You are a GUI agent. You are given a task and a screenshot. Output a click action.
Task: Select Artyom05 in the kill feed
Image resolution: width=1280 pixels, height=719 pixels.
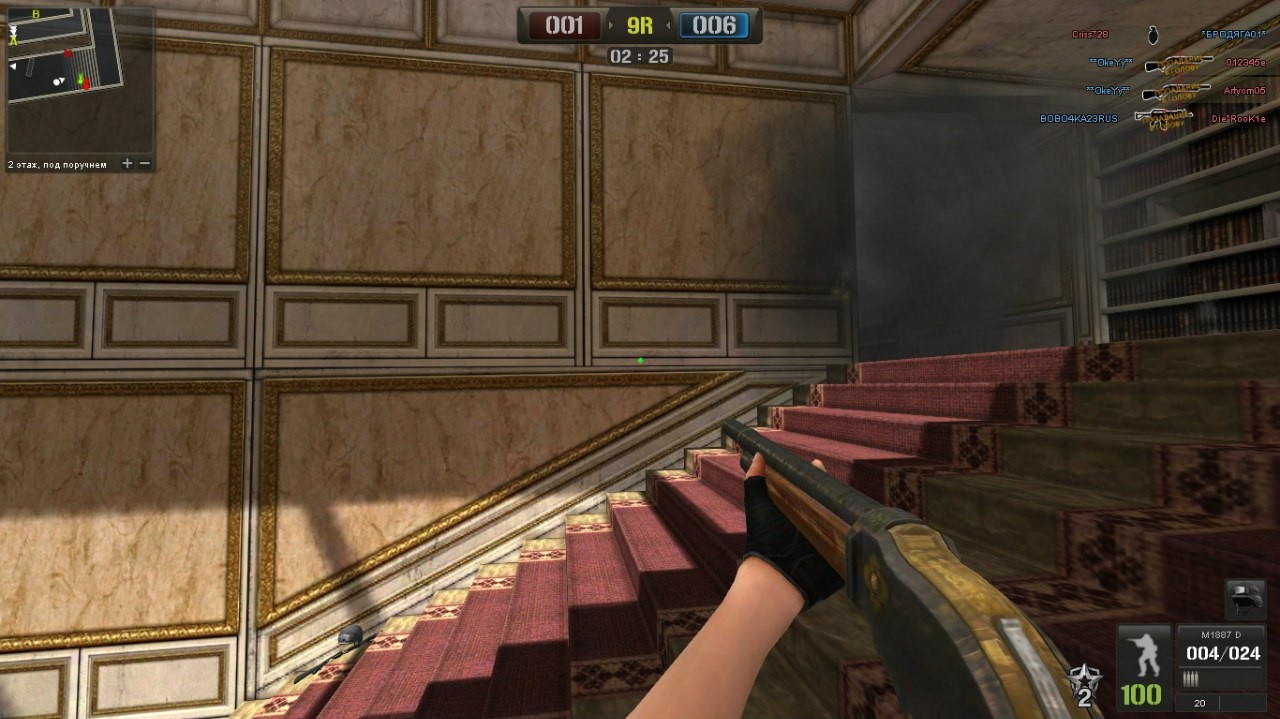click(x=1244, y=91)
